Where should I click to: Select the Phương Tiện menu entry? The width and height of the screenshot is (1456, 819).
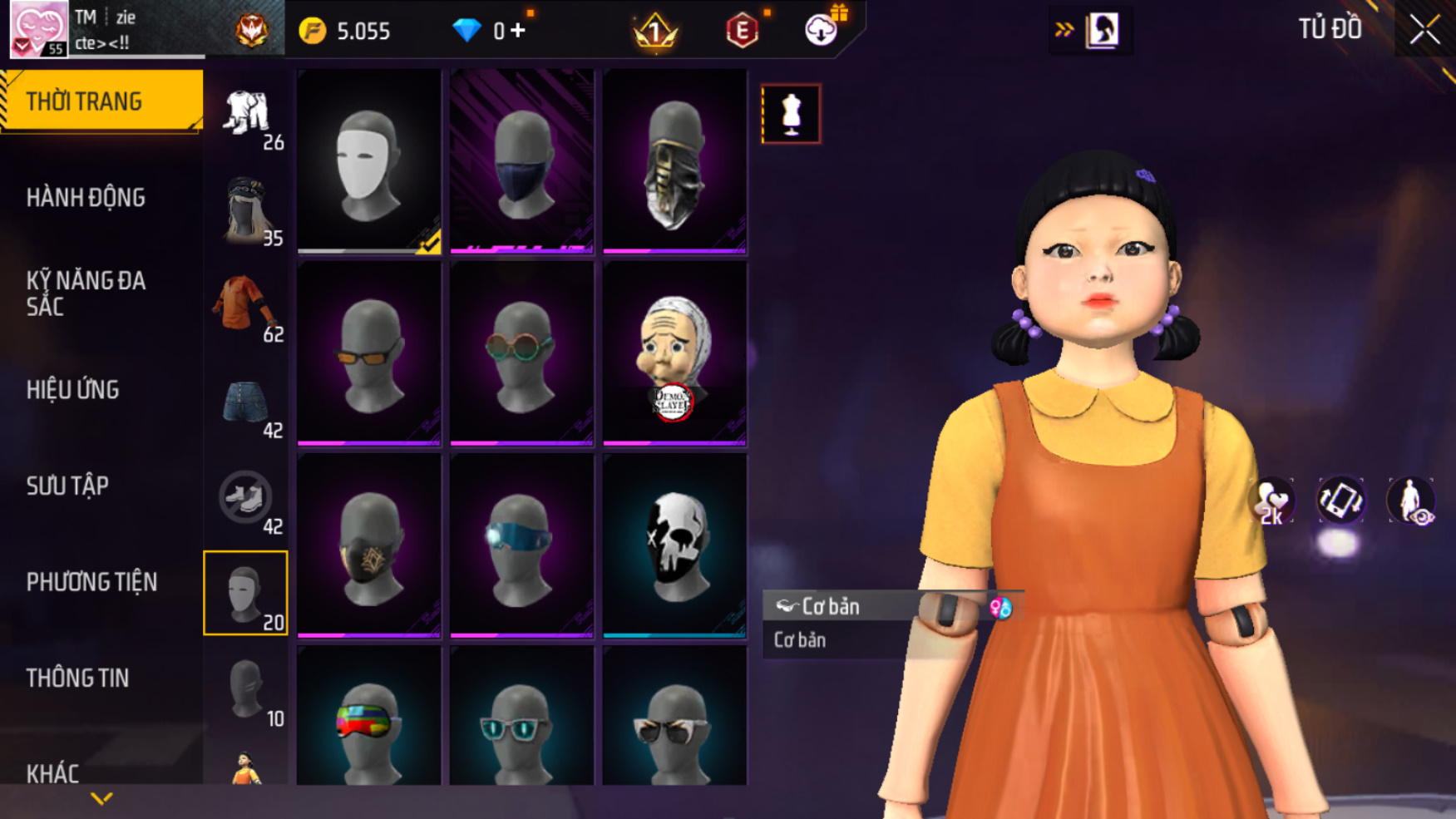91,582
